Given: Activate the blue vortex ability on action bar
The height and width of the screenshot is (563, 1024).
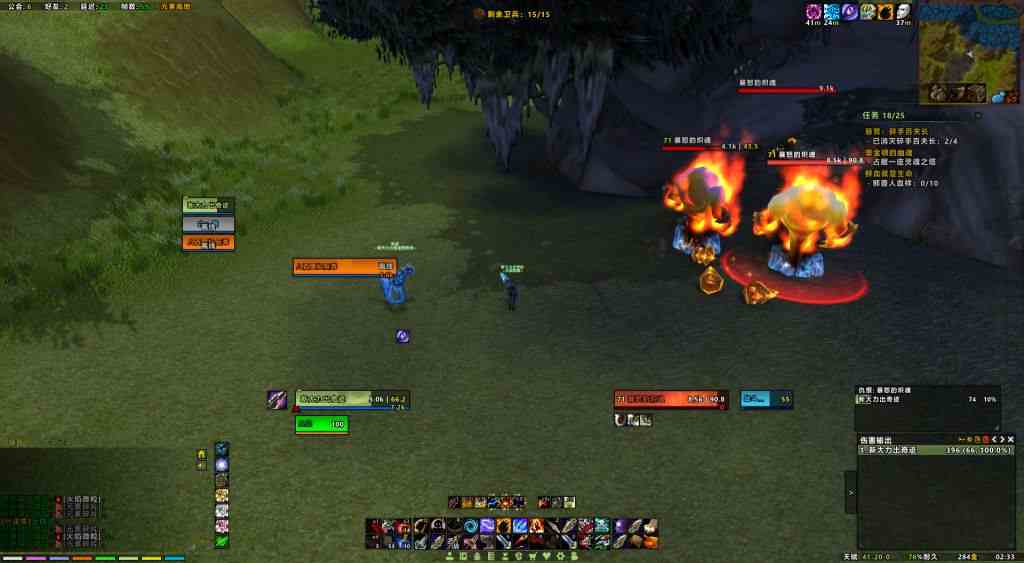Looking at the screenshot, I should (x=470, y=526).
